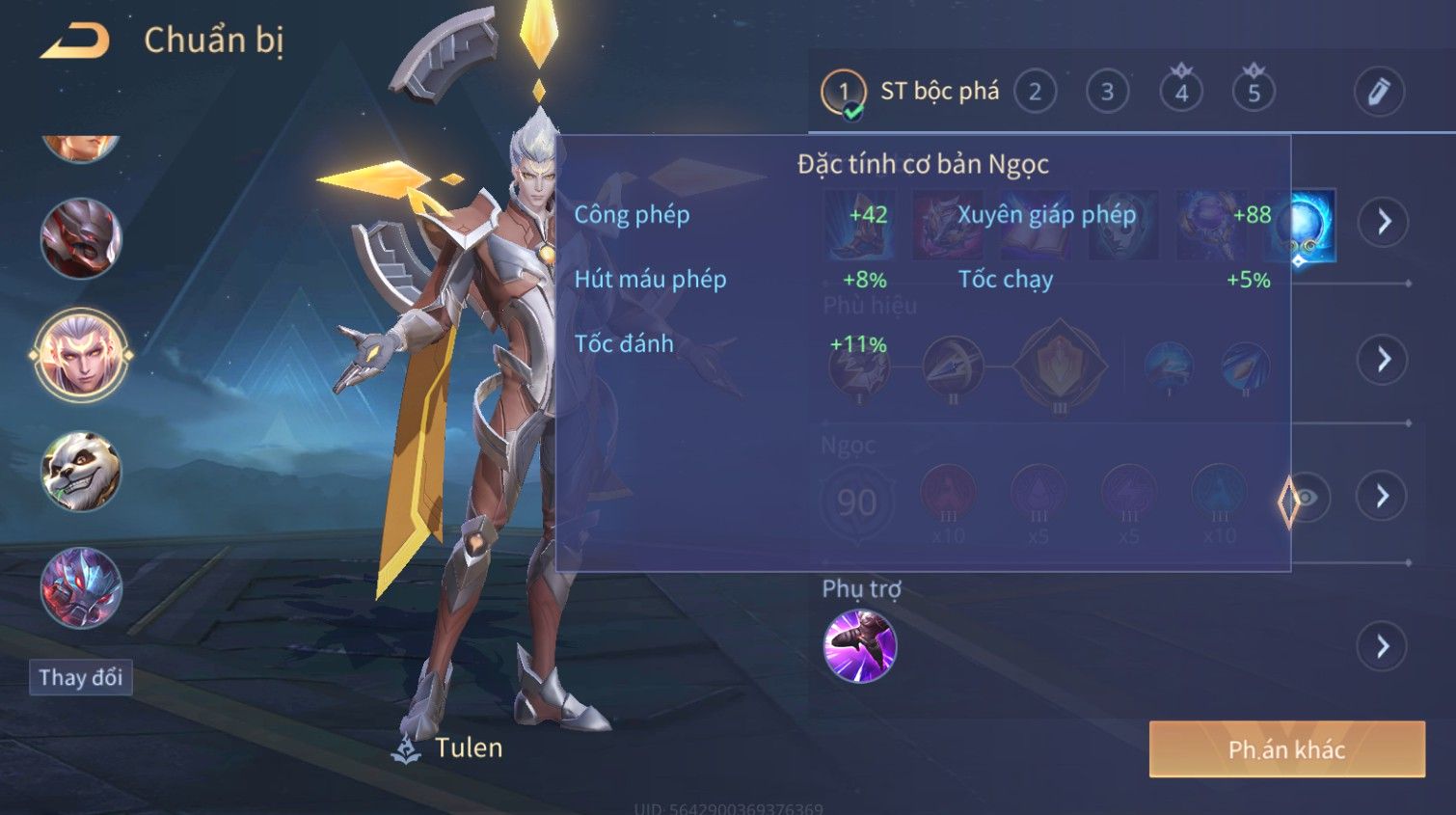Choose the blue-purple mech hero portrait
The height and width of the screenshot is (815, 1456).
coord(81,587)
